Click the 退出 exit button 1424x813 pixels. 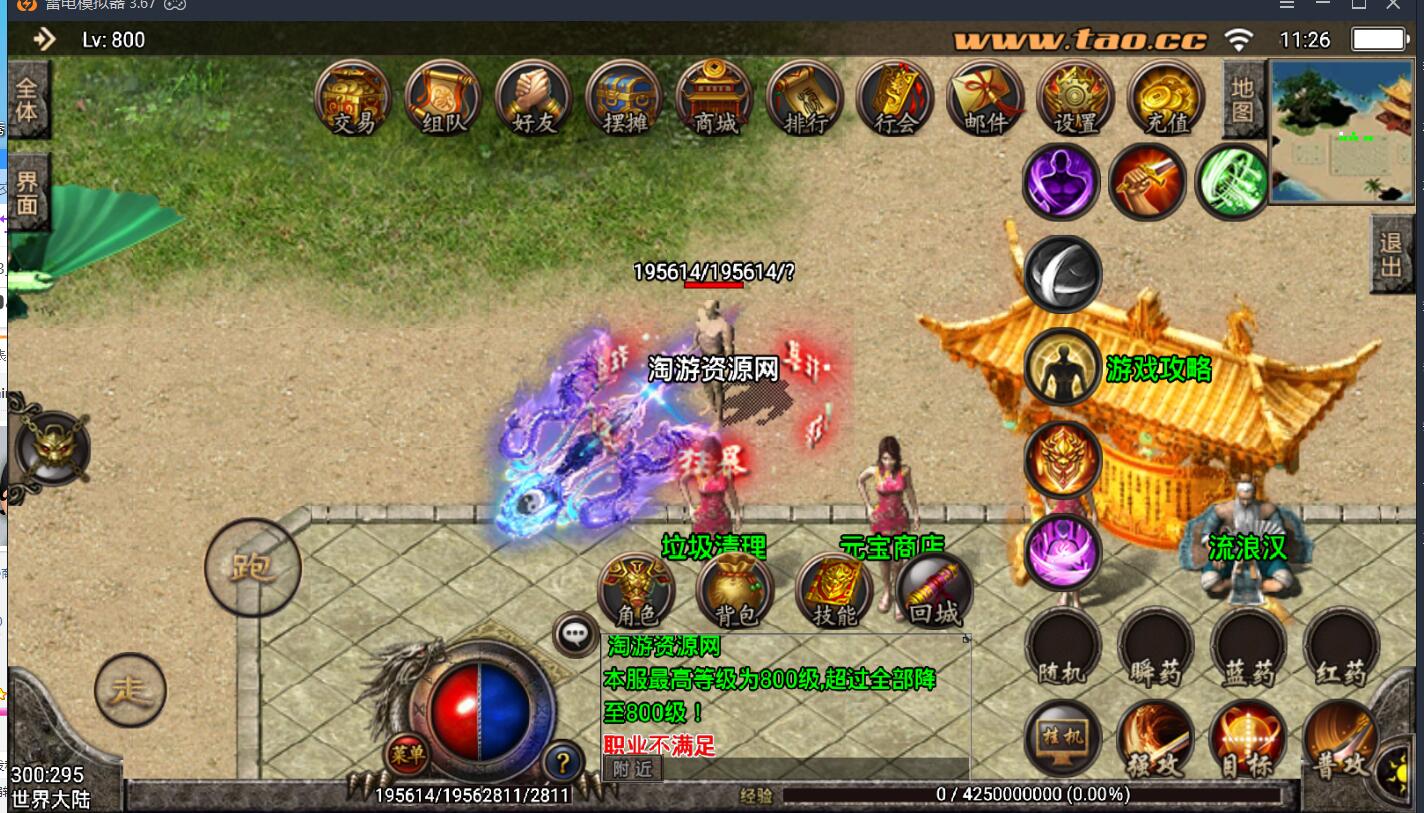(x=1391, y=255)
